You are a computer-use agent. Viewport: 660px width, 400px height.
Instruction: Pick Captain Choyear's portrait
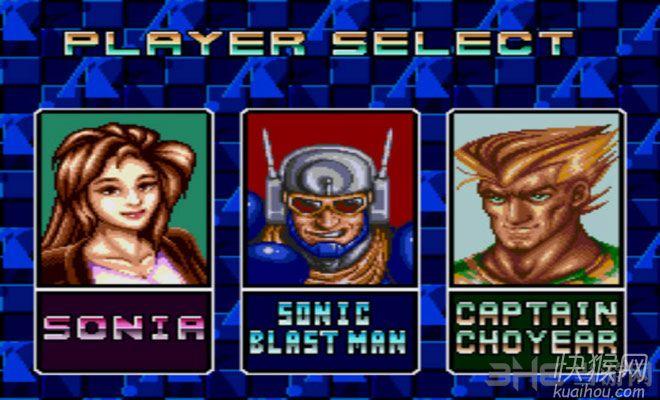[x=534, y=198]
